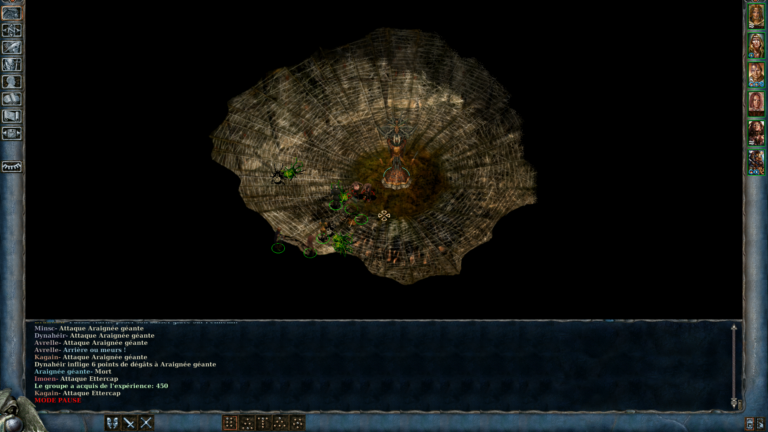The image size is (768, 432).
Task: Click the combat log scrollbar
Action: (734, 365)
